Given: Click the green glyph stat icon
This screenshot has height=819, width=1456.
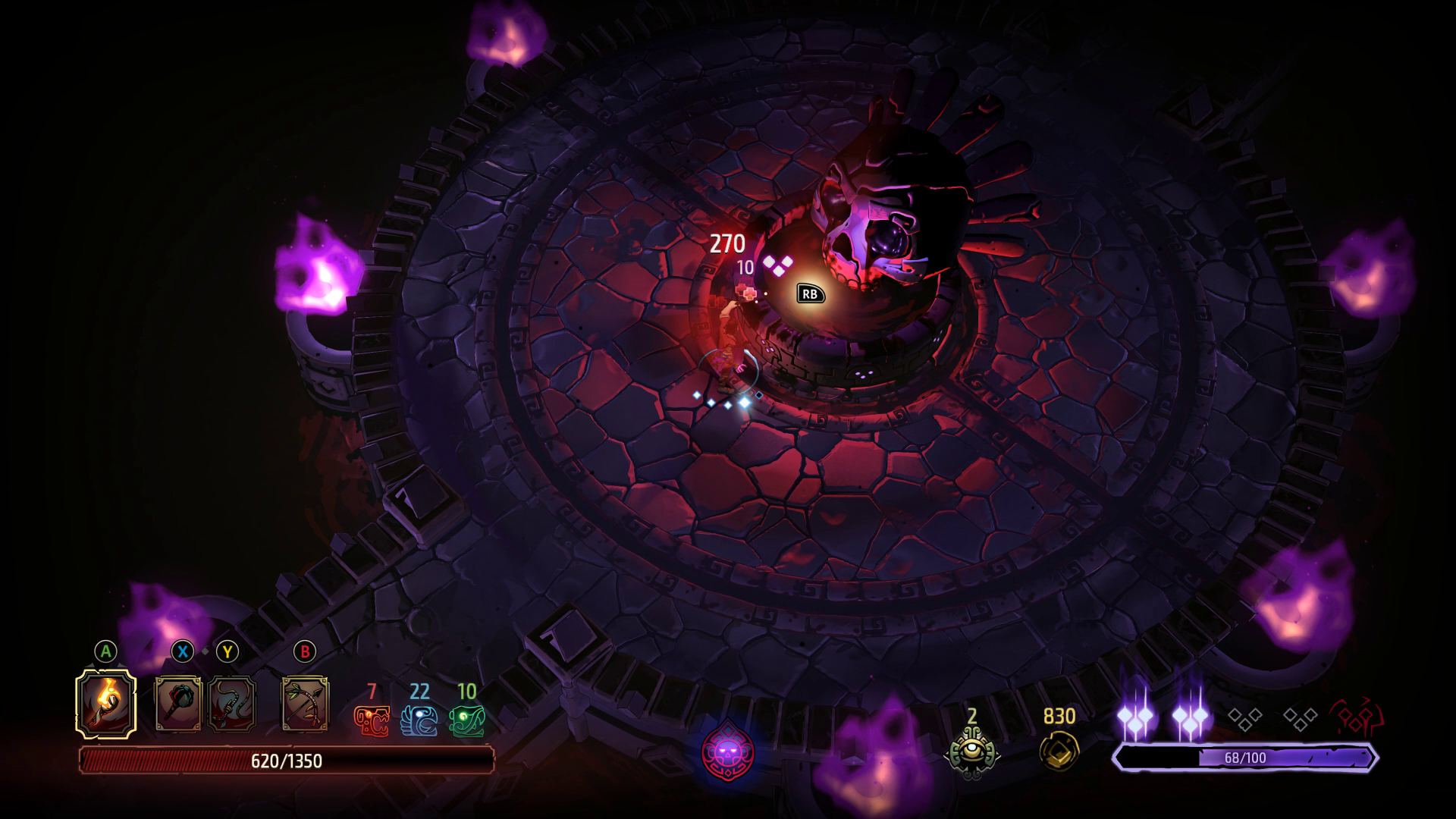Looking at the screenshot, I should coord(466,721).
